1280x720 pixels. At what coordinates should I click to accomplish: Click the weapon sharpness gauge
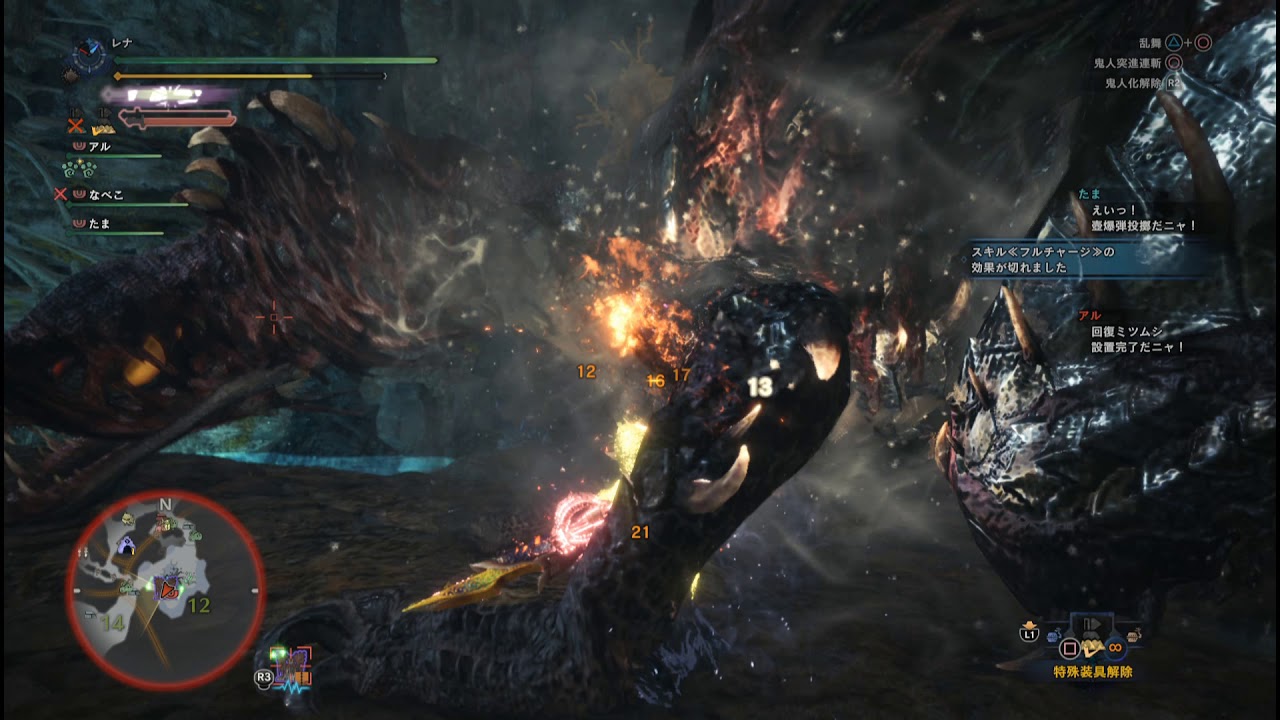coord(178,120)
